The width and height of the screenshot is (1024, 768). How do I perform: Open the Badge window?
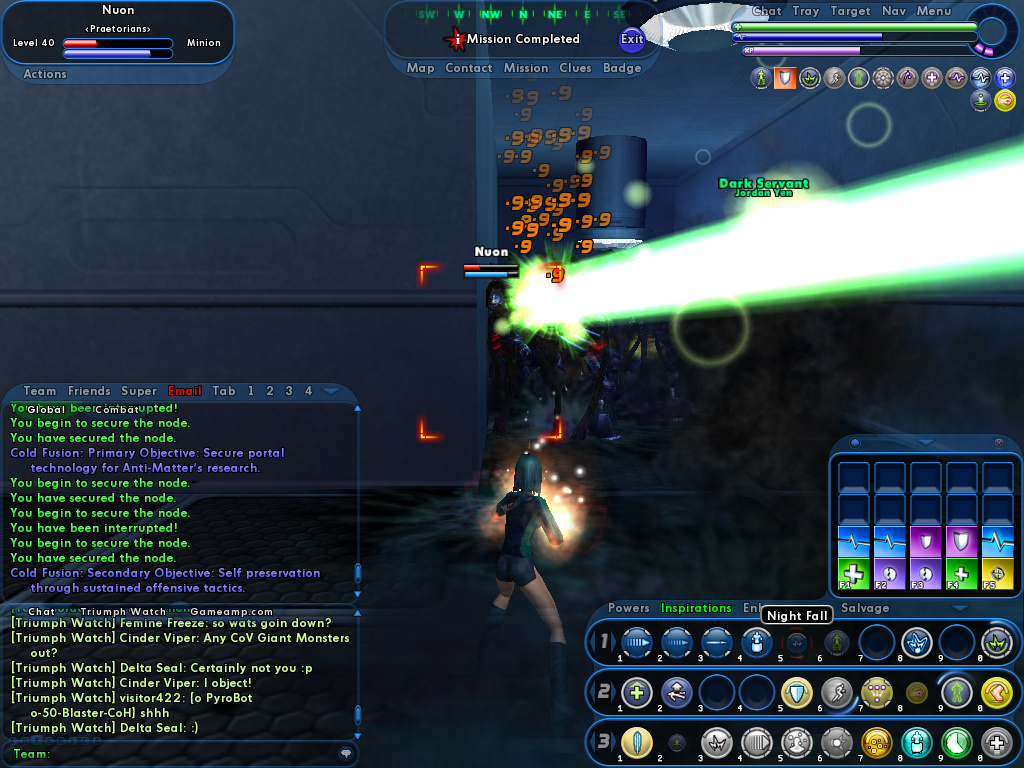click(622, 68)
